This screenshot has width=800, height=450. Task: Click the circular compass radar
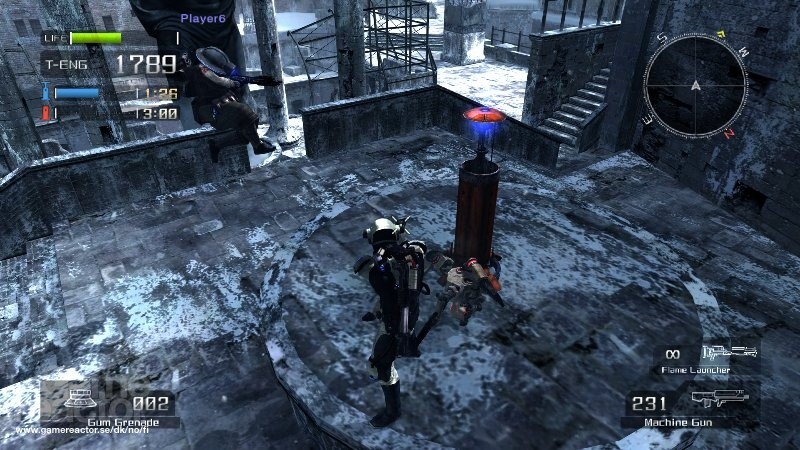695,85
